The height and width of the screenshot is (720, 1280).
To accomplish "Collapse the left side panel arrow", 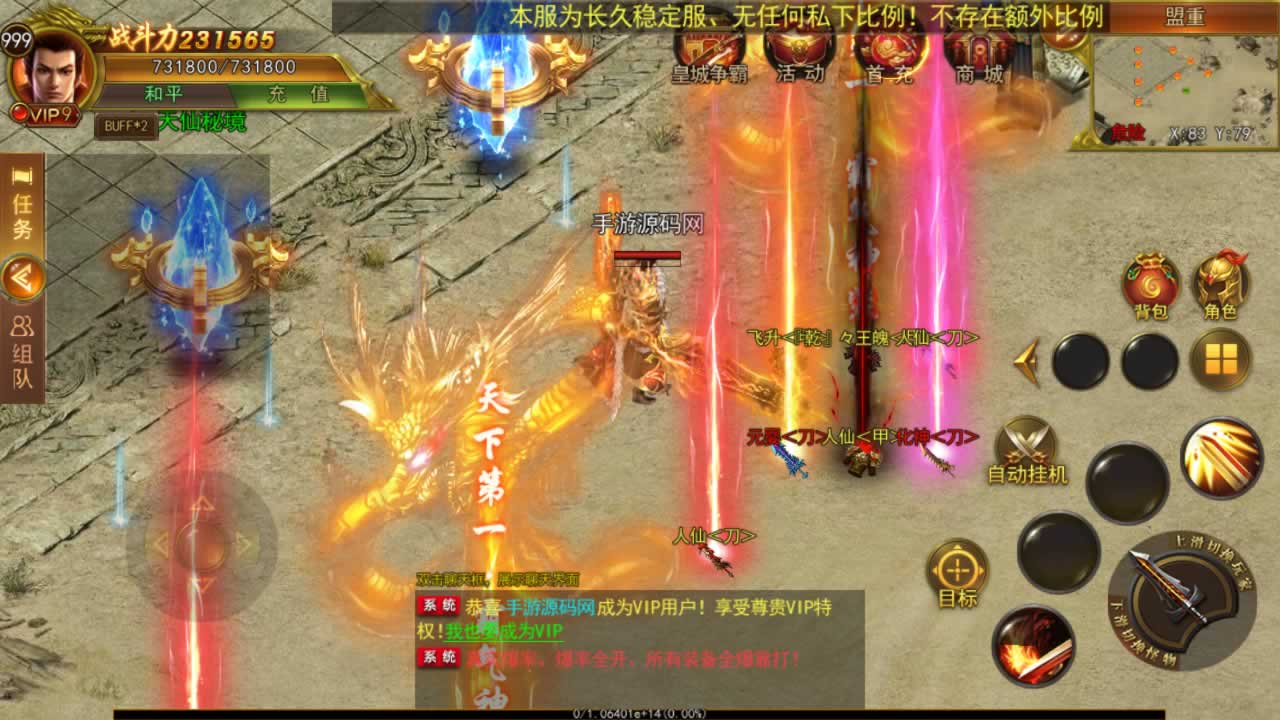I will tap(22, 278).
